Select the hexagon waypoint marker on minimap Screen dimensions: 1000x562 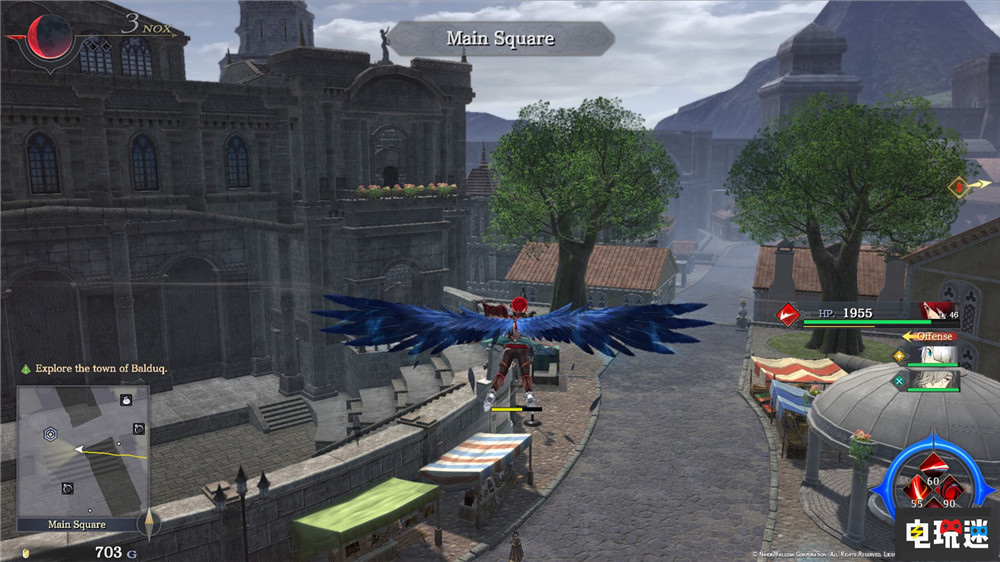click(x=49, y=434)
